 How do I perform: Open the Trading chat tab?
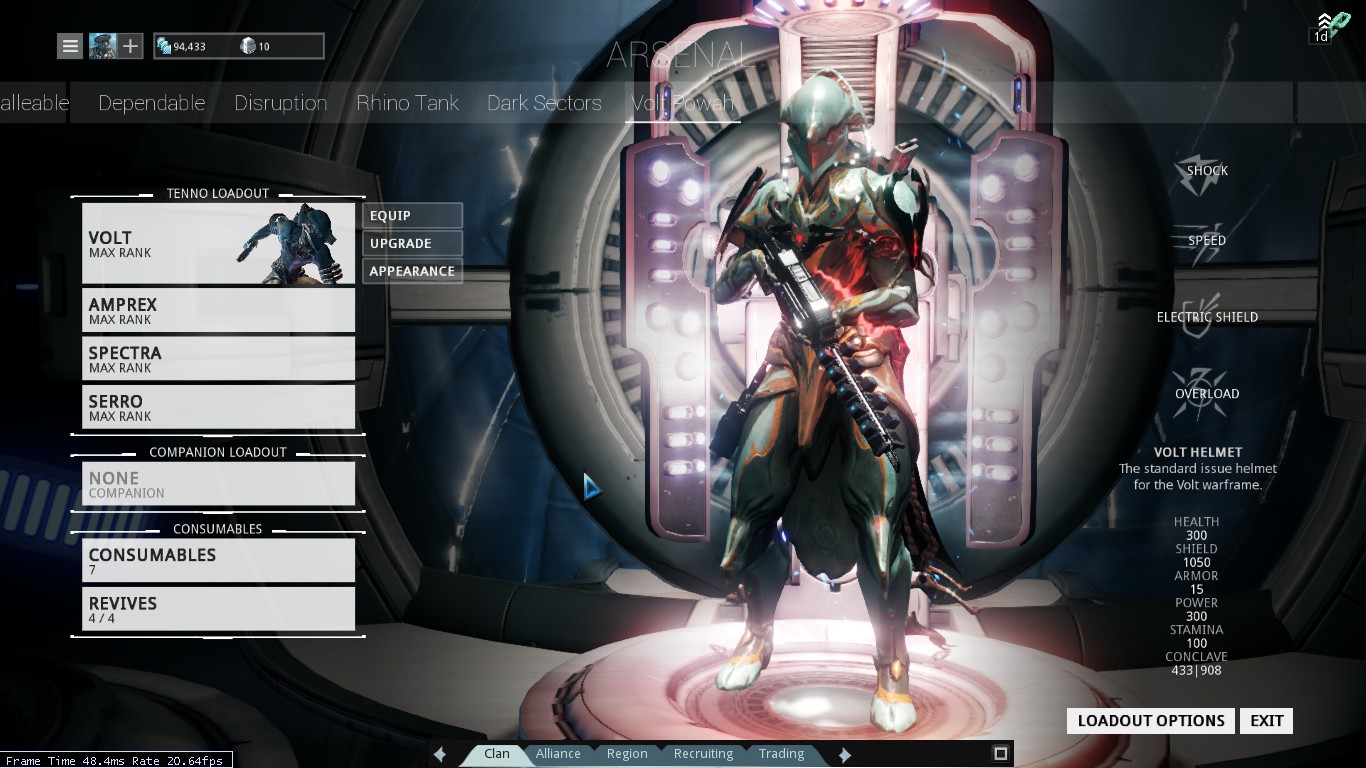781,754
